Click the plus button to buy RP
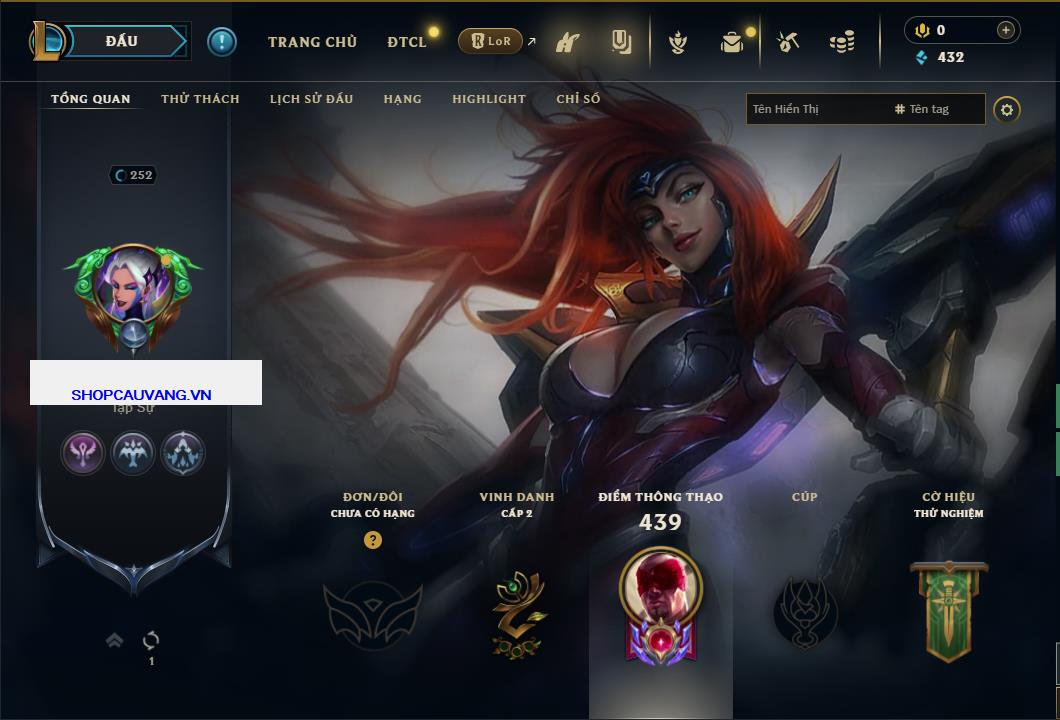 tap(1005, 30)
